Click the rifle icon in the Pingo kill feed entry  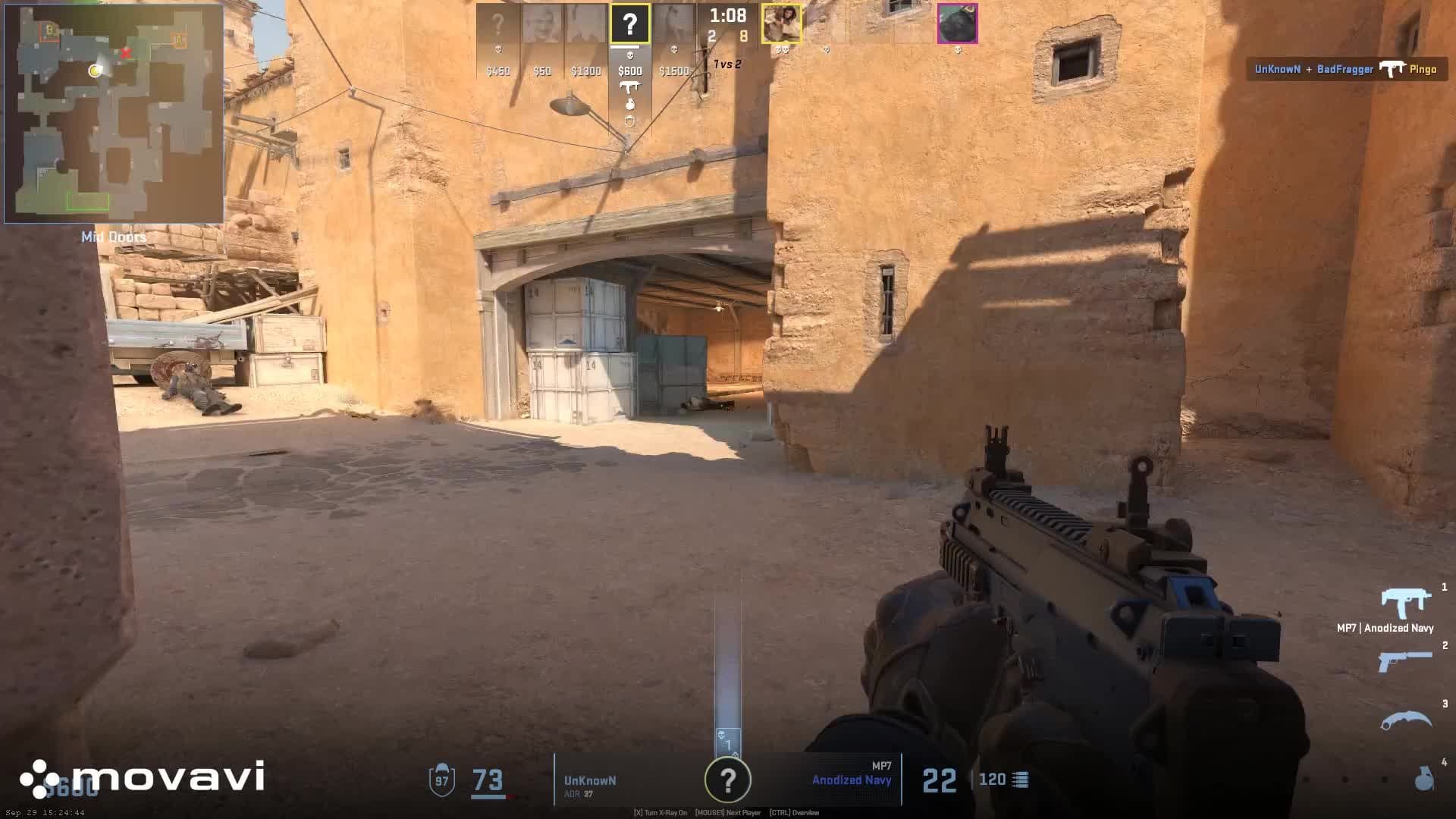(x=1394, y=69)
